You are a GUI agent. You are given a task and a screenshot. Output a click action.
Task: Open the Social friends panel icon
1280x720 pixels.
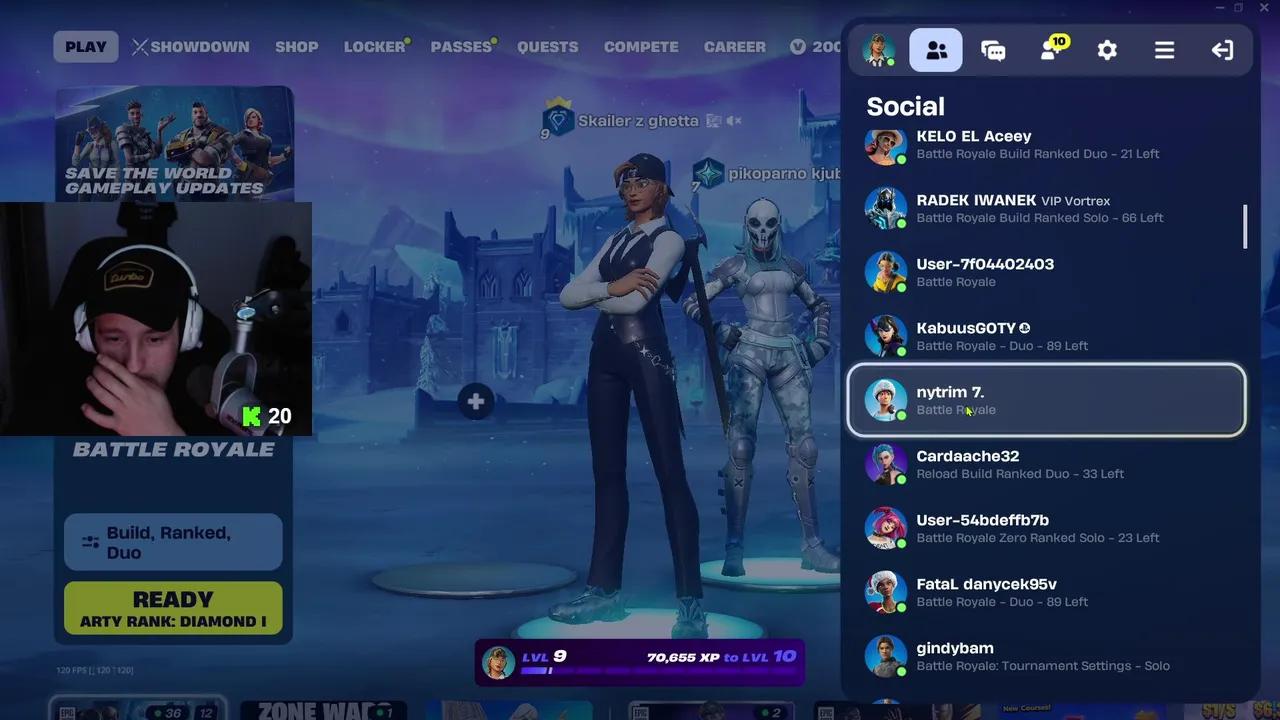[x=935, y=49]
